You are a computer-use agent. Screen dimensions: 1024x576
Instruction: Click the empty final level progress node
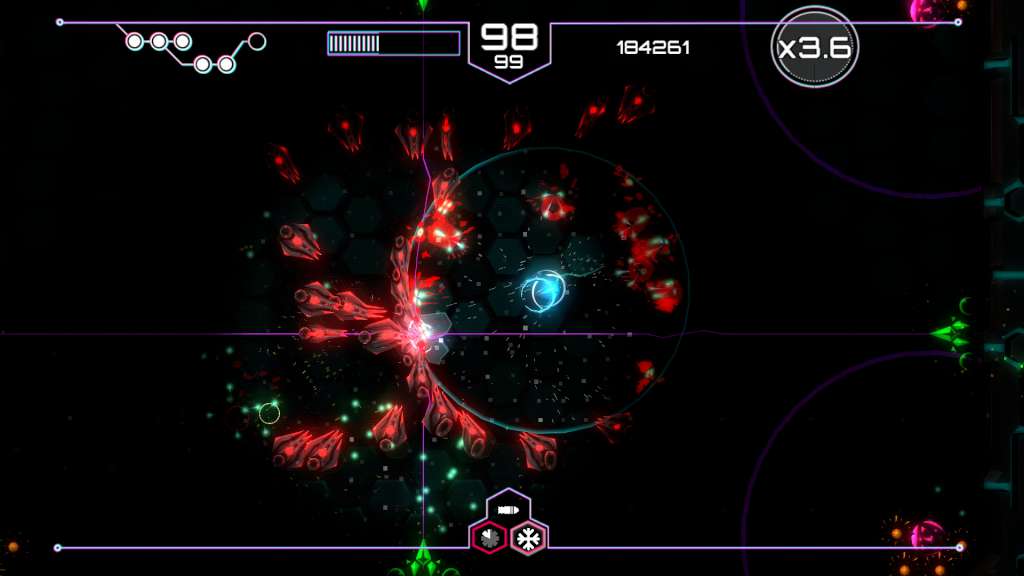[x=257, y=41]
